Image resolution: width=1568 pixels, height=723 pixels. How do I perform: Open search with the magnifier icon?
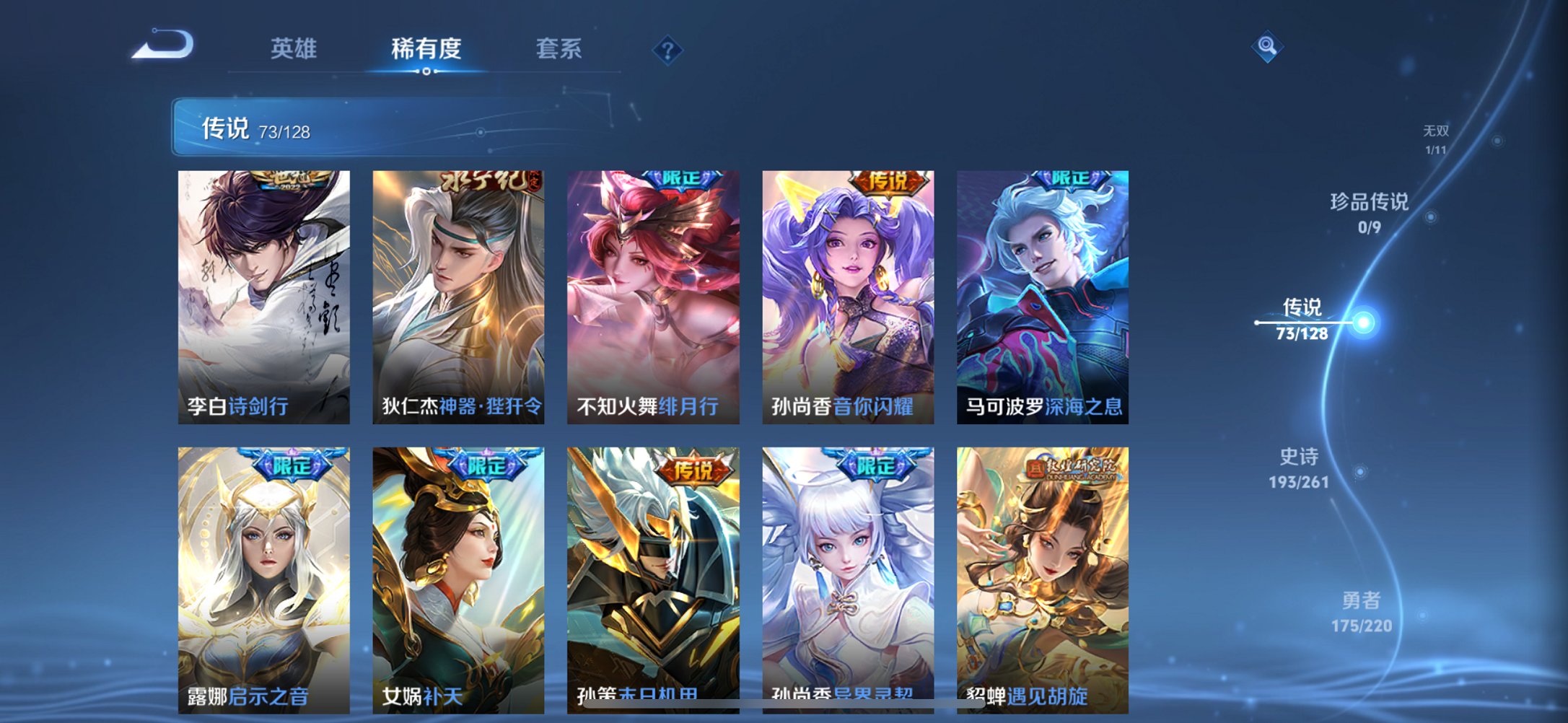tap(1266, 47)
